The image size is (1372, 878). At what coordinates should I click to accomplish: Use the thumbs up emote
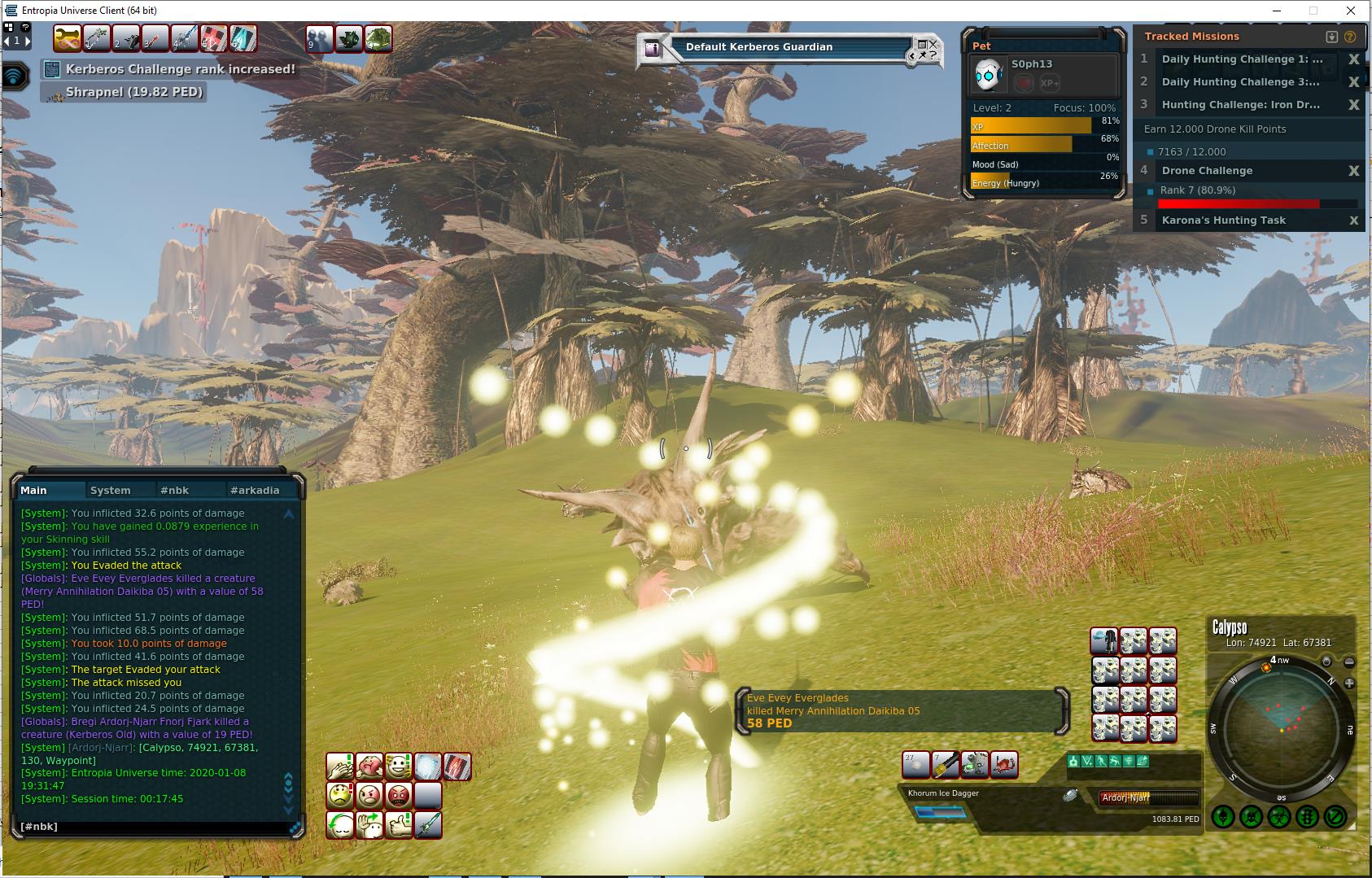(x=399, y=824)
